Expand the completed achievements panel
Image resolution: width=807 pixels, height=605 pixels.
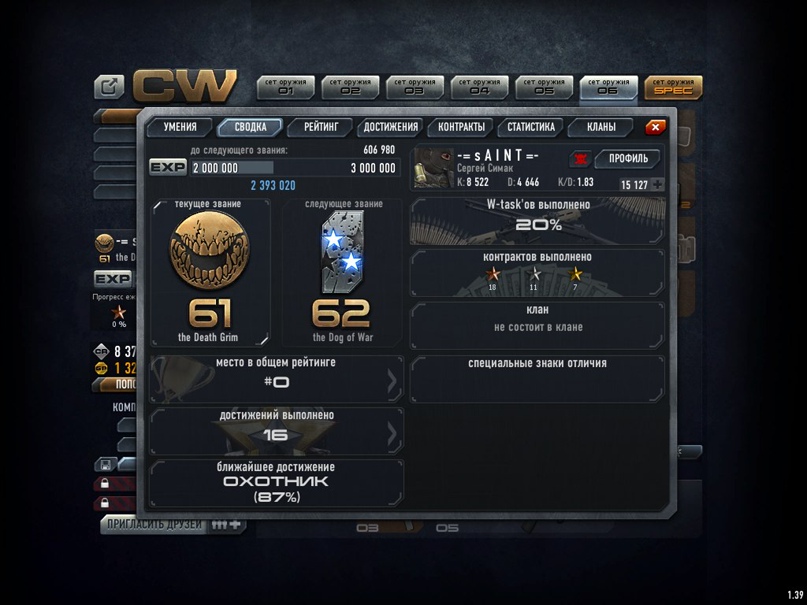(x=276, y=431)
